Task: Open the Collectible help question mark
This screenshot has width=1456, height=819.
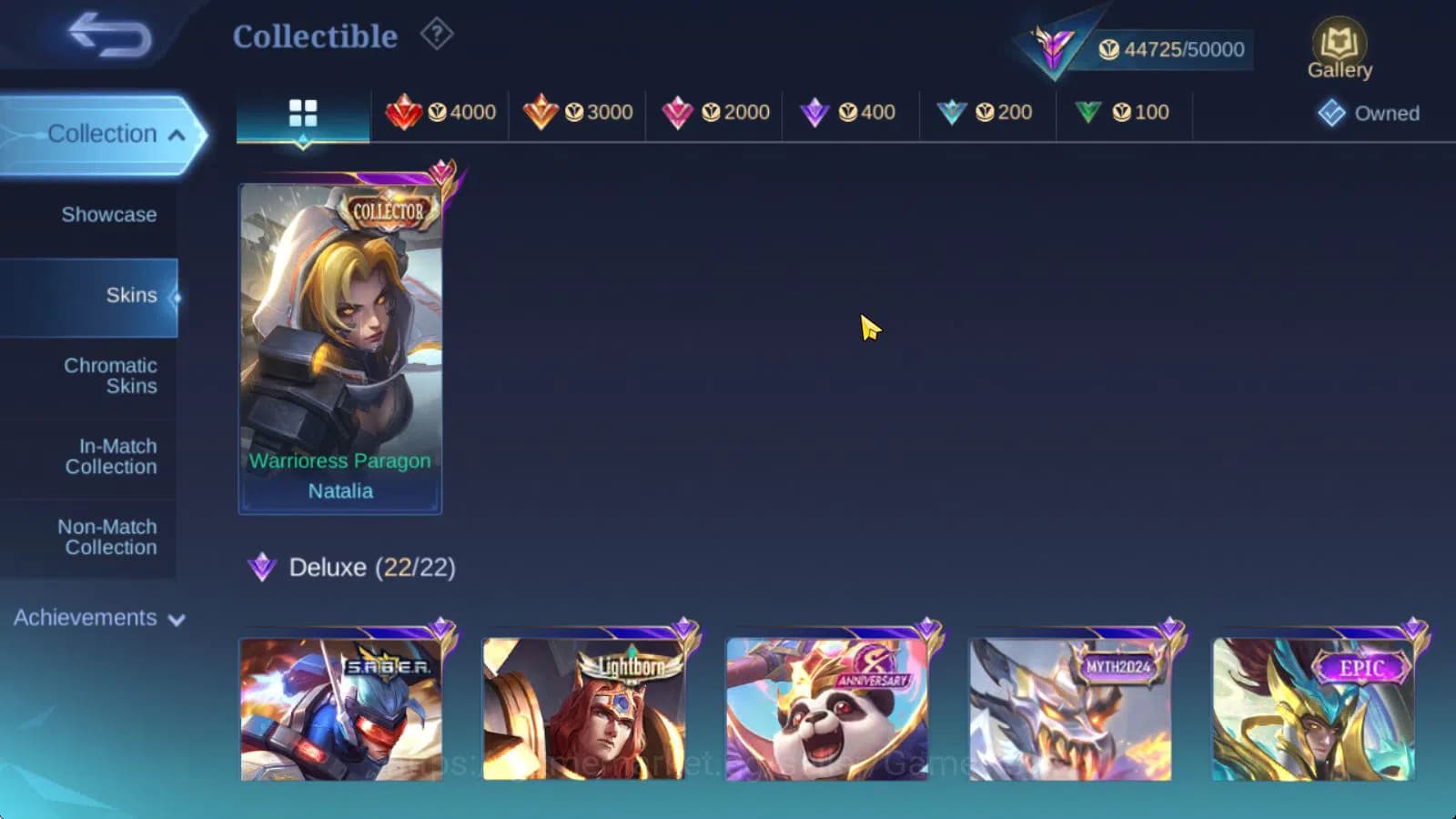Action: point(437,34)
